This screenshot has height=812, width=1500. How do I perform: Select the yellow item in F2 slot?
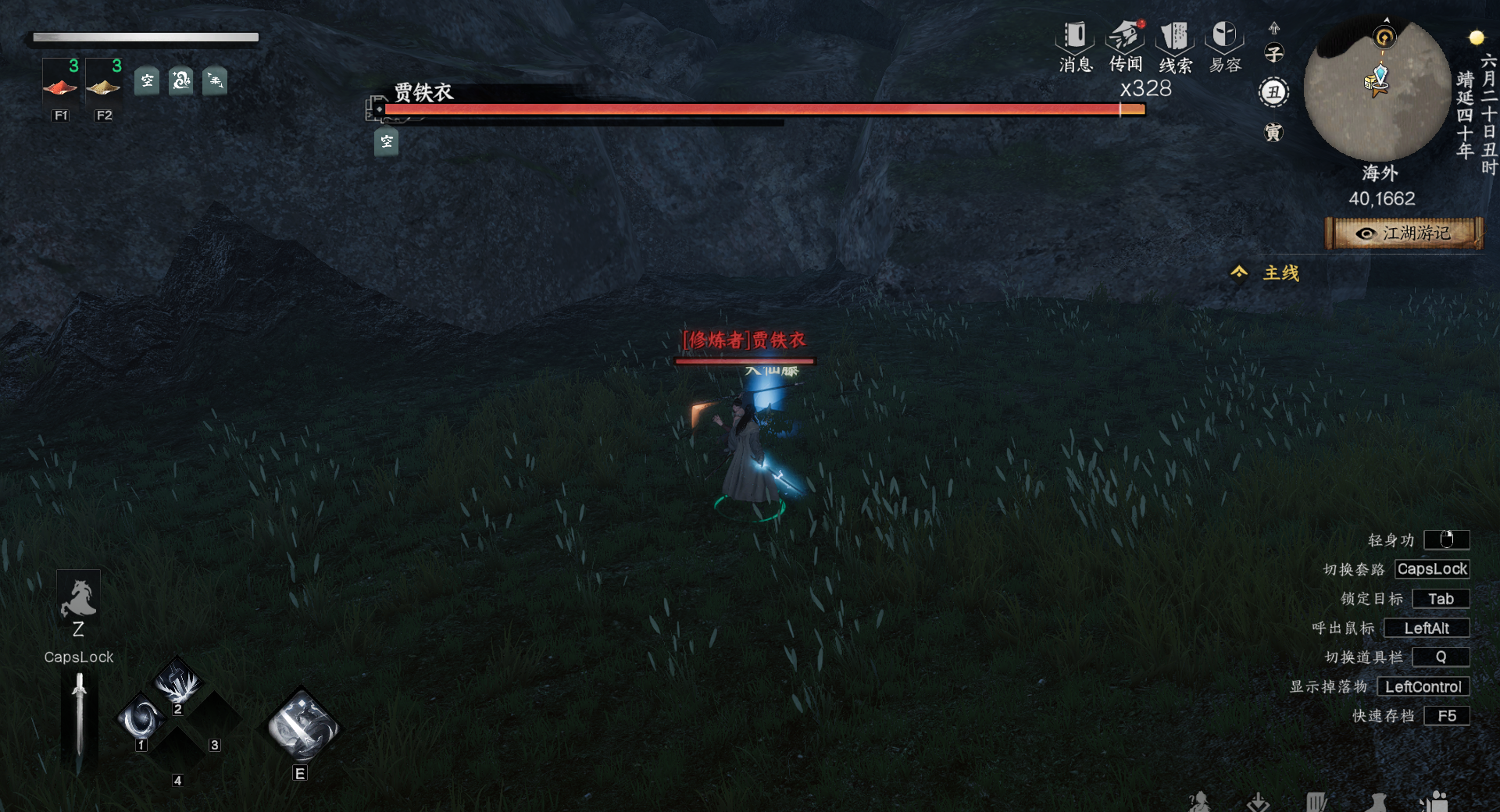pos(103,86)
